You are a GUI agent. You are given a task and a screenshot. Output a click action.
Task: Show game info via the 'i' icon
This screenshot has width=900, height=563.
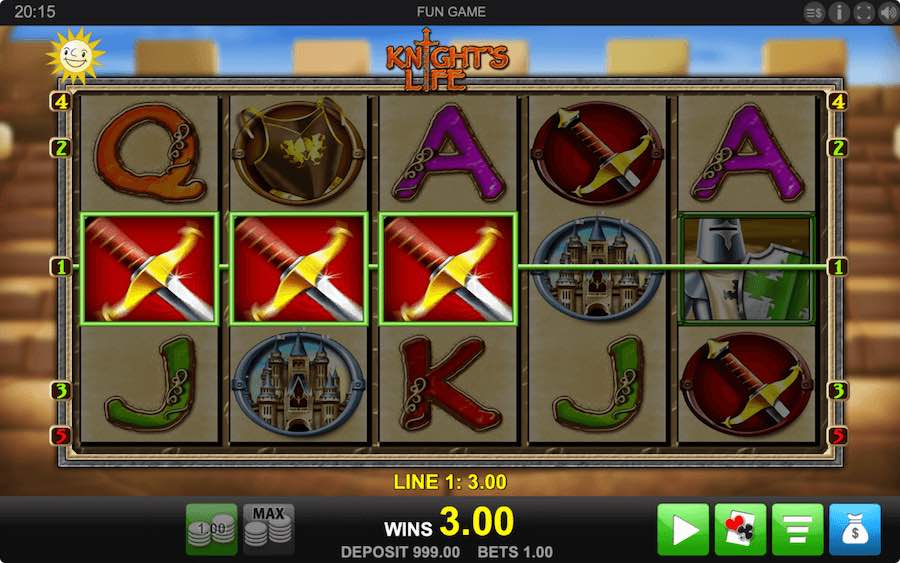point(838,12)
